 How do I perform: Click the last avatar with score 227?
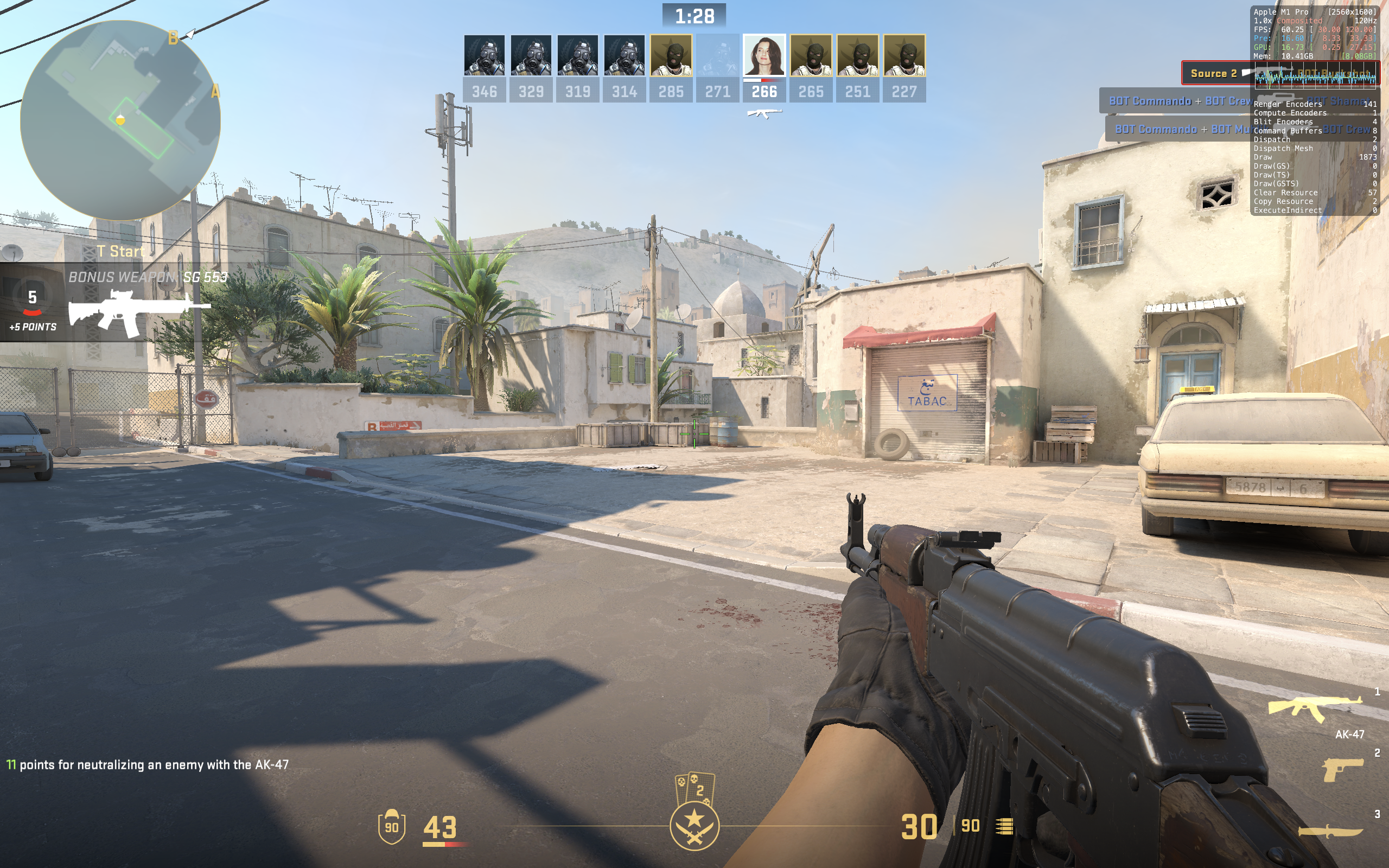[904, 56]
